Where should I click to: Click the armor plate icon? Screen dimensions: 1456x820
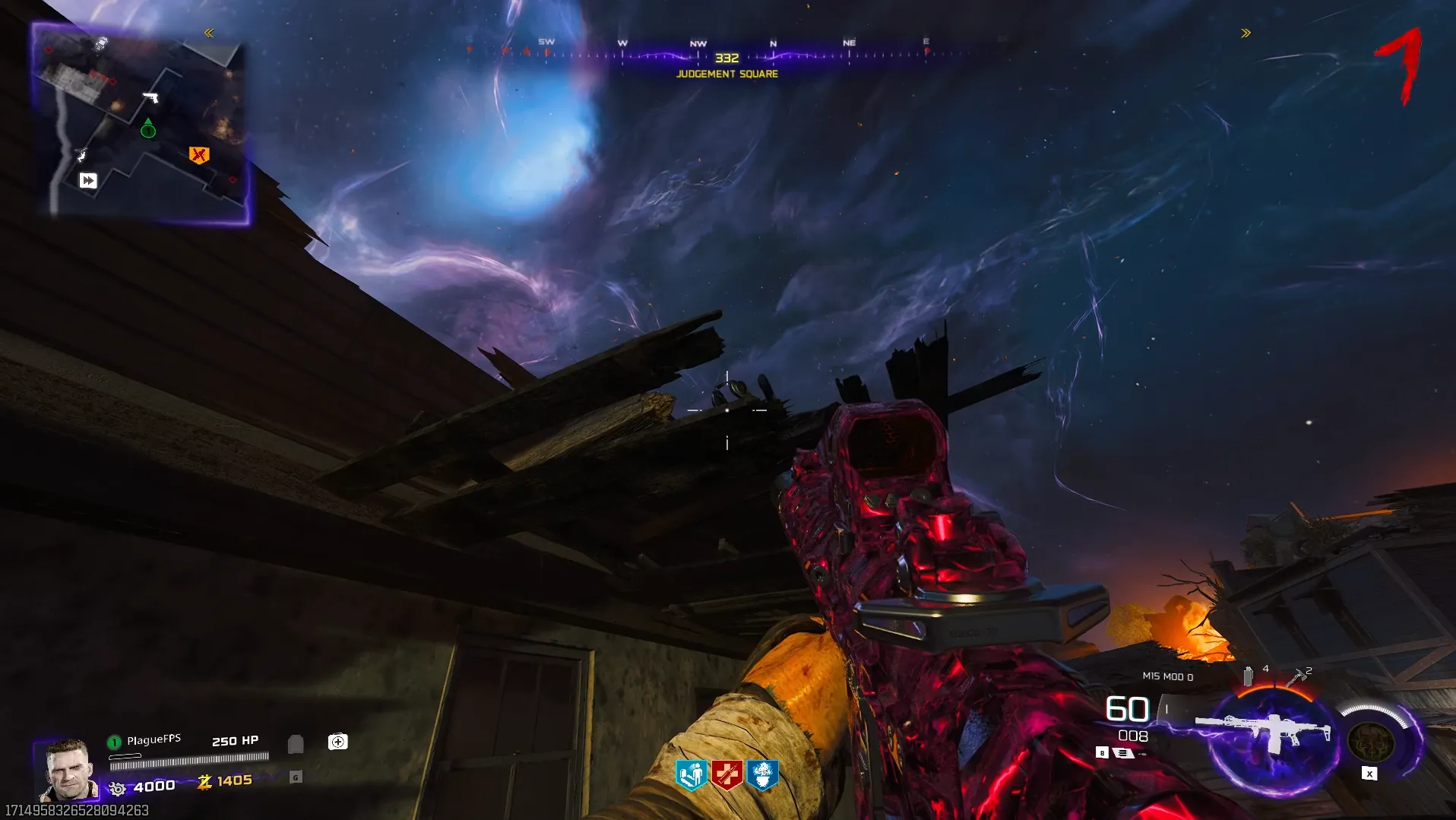tap(296, 744)
